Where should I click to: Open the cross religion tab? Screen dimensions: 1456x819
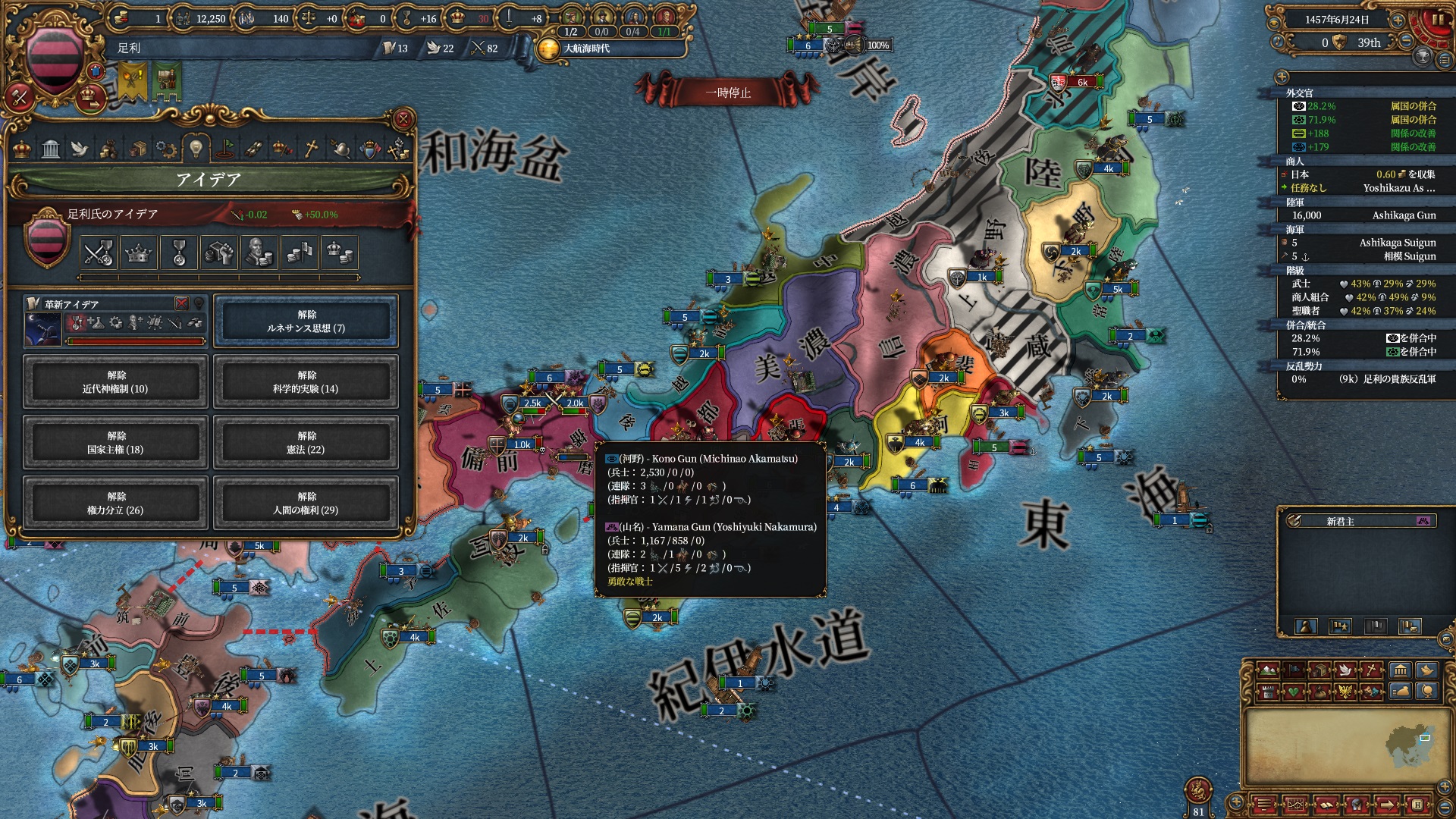(311, 149)
